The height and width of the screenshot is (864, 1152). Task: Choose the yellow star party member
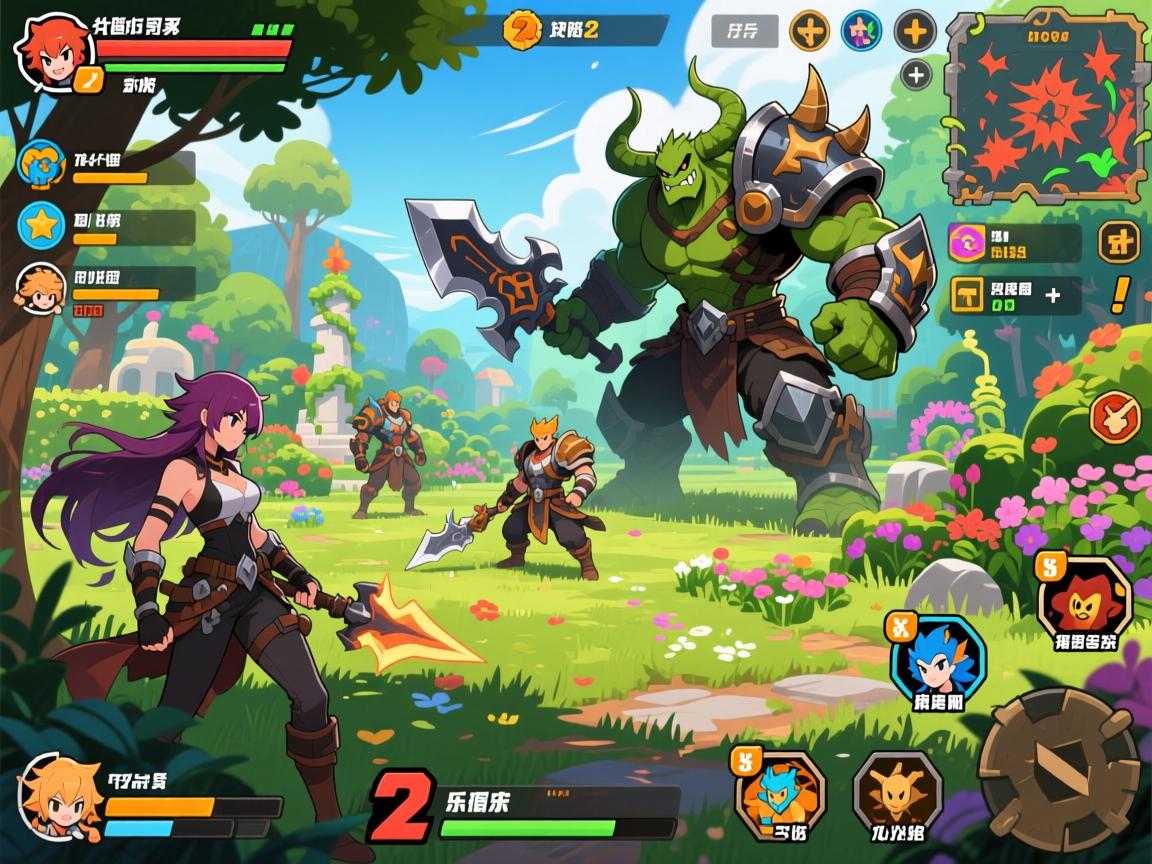tap(42, 226)
